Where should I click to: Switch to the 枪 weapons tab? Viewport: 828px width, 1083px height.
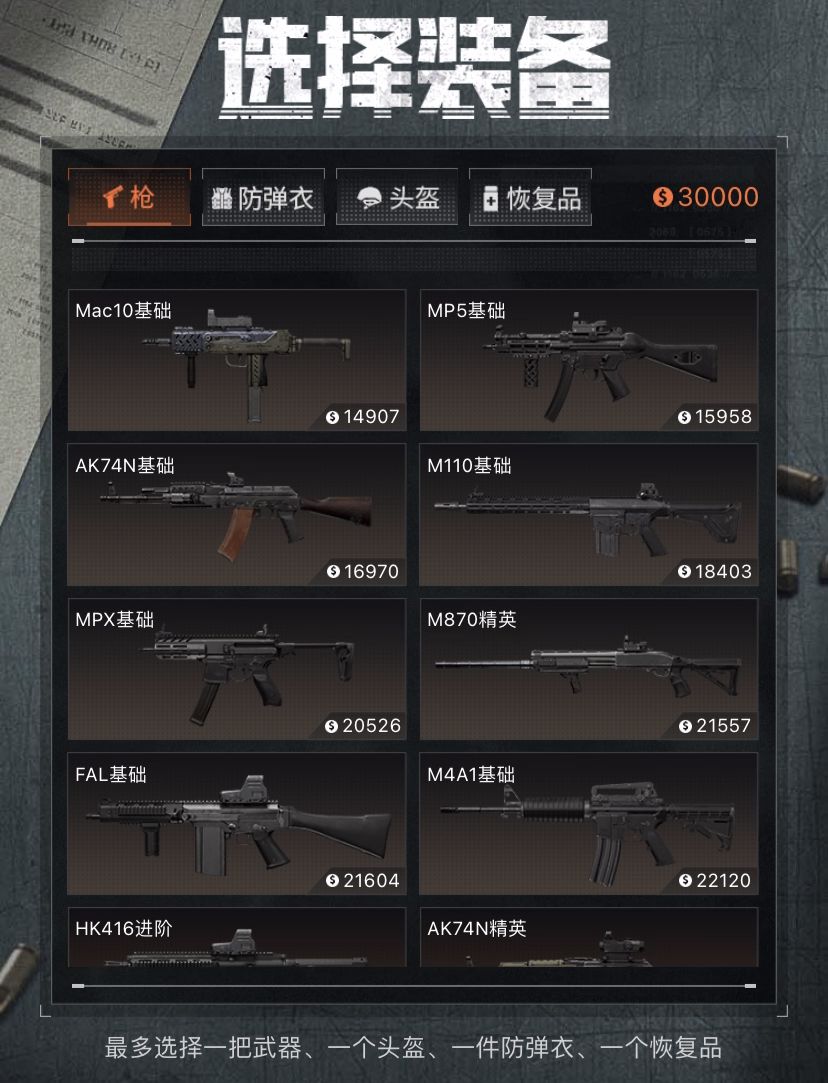(x=129, y=197)
